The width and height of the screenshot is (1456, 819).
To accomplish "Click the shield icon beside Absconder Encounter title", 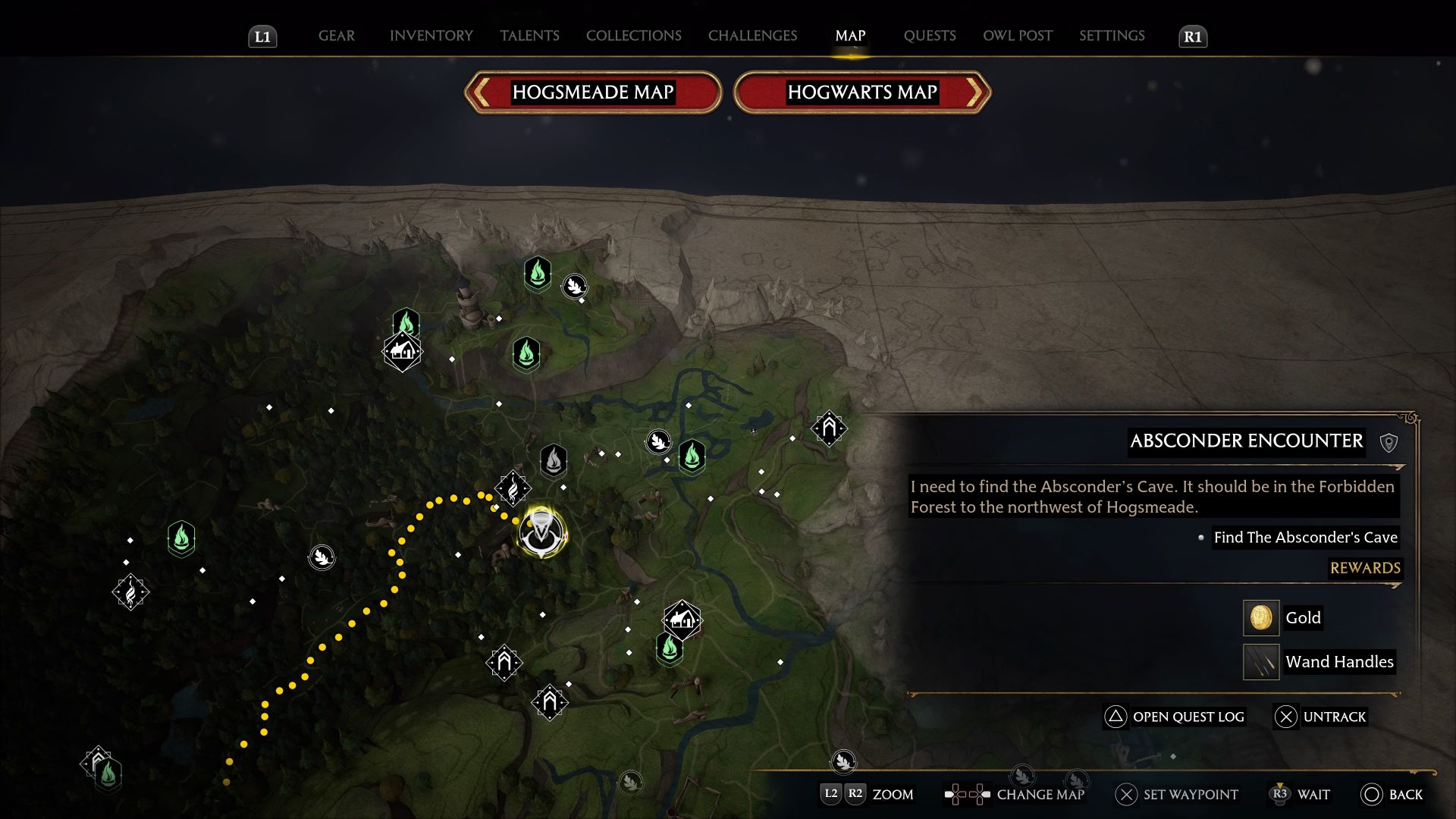I will (x=1389, y=441).
